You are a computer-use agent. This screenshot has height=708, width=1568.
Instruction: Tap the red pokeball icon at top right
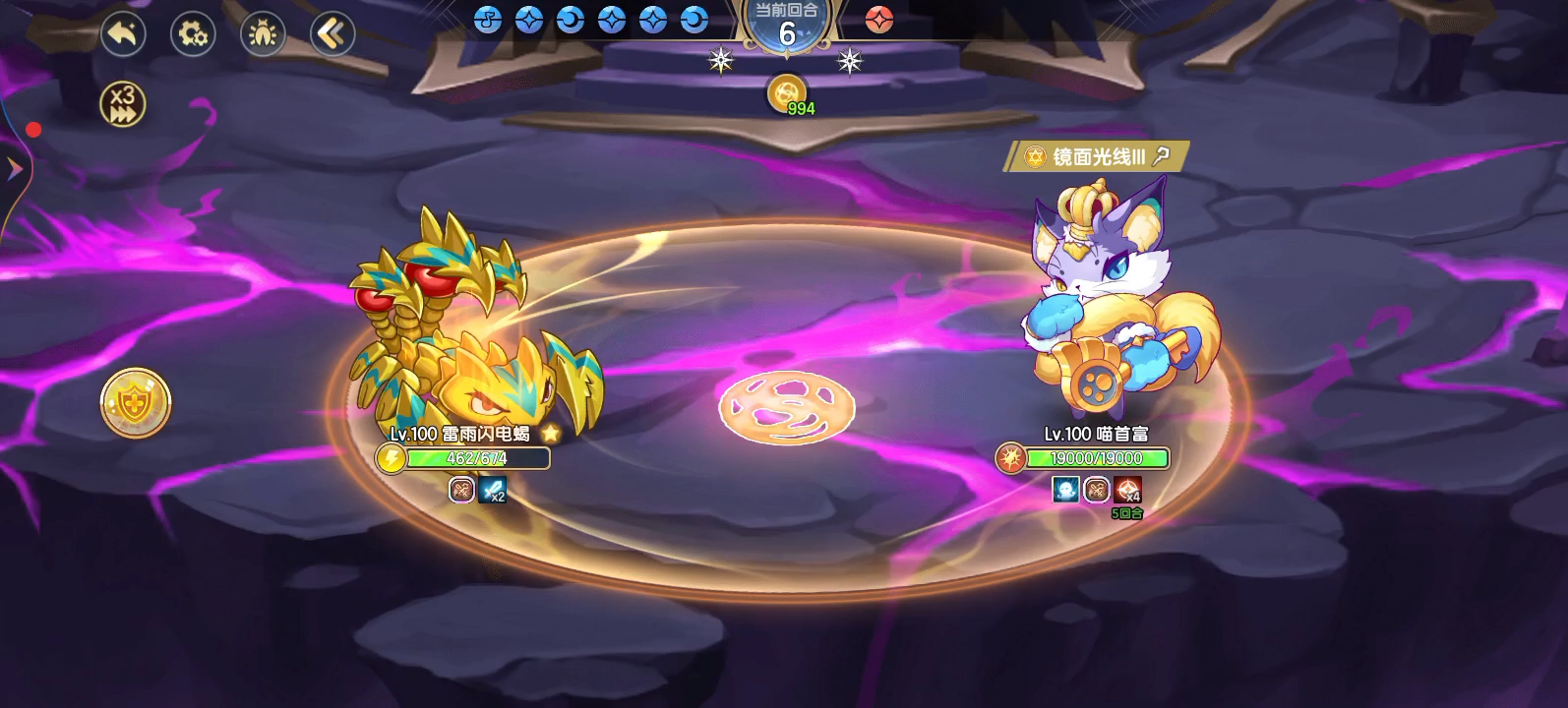tap(881, 20)
